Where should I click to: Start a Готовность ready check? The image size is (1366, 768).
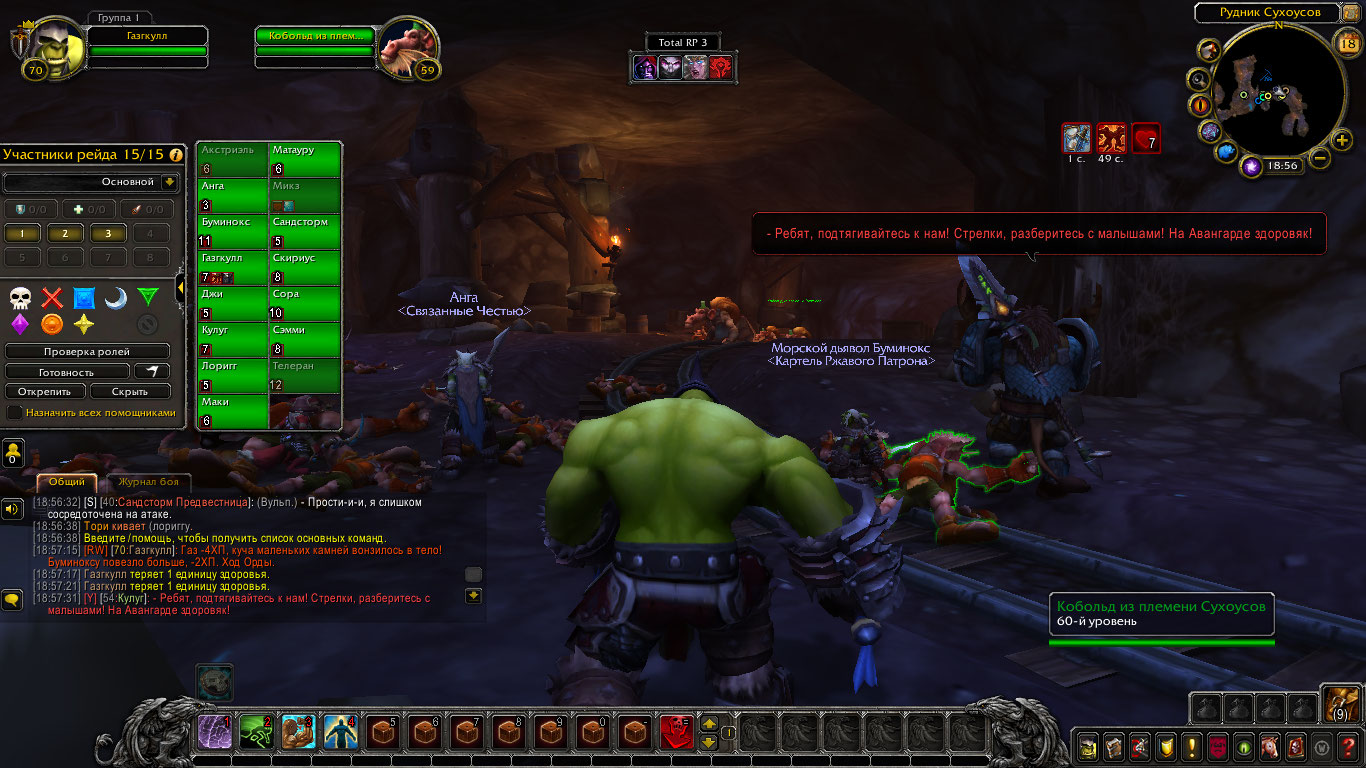click(x=67, y=372)
